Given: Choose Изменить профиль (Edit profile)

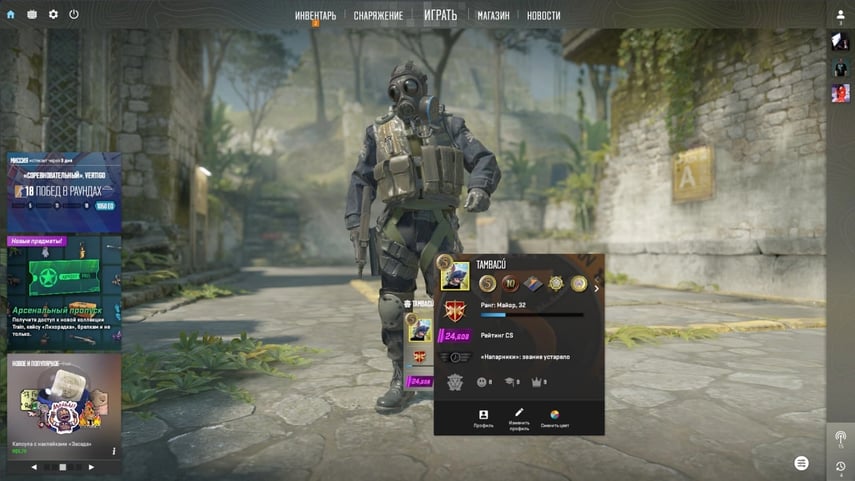Looking at the screenshot, I should 519,418.
